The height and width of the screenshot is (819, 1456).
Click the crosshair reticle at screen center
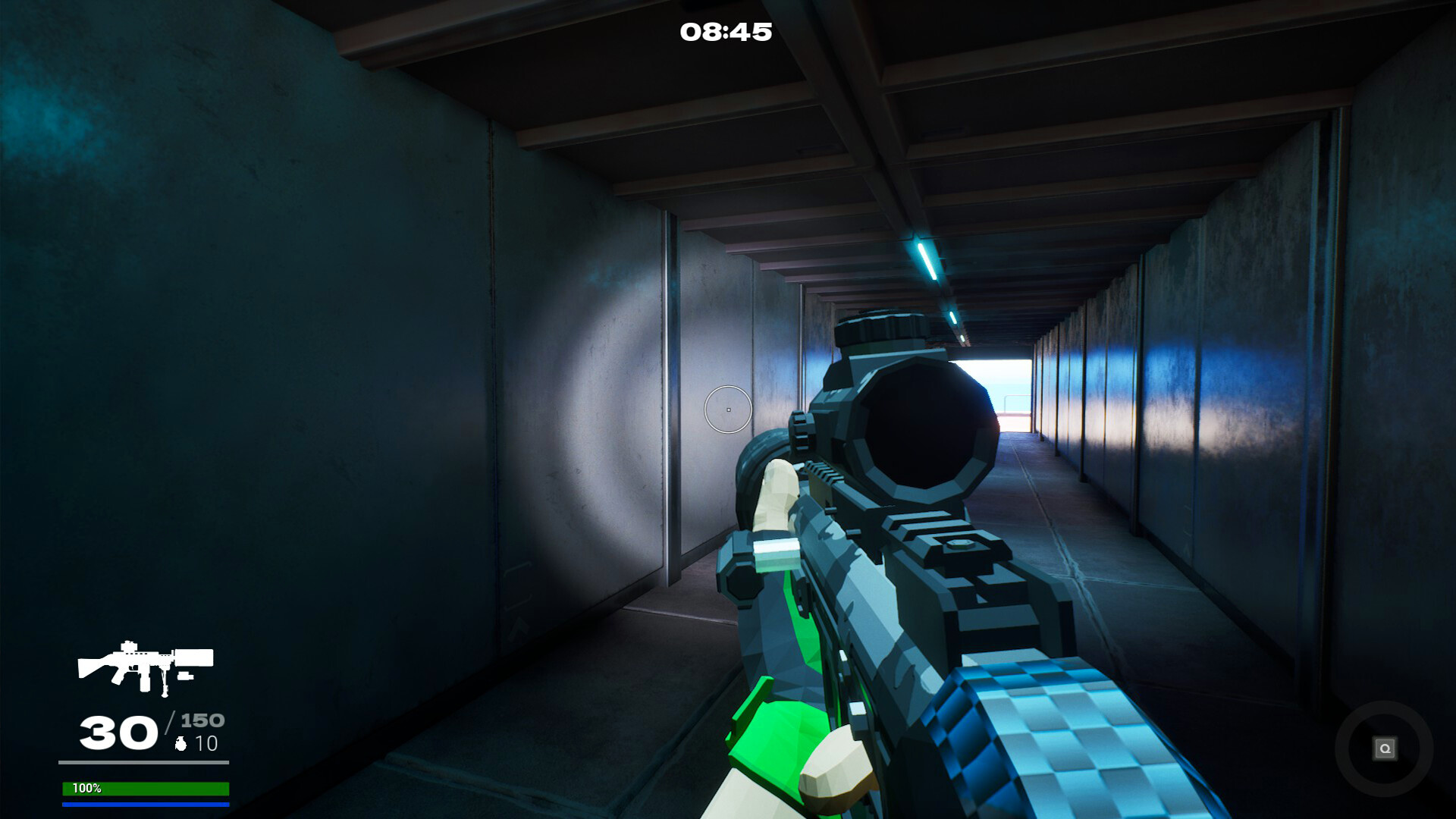coord(727,409)
